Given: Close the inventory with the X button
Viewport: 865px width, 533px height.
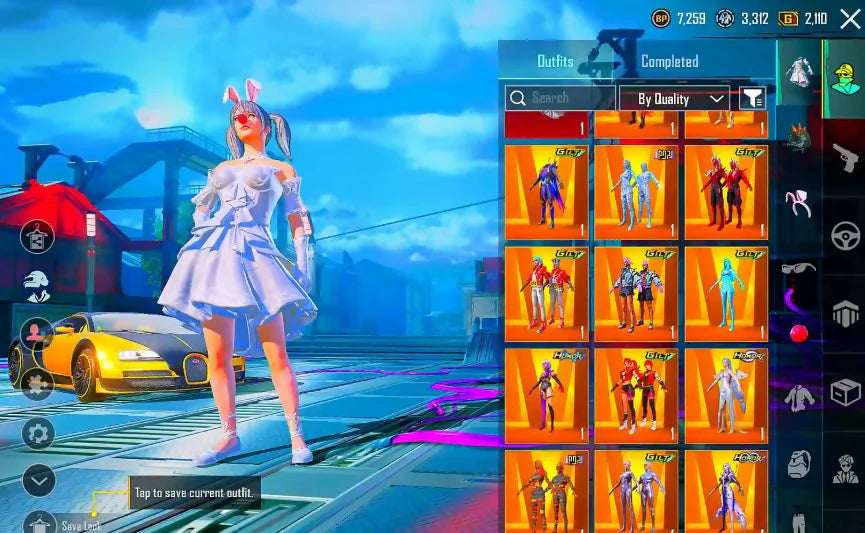Looking at the screenshot, I should pos(849,18).
